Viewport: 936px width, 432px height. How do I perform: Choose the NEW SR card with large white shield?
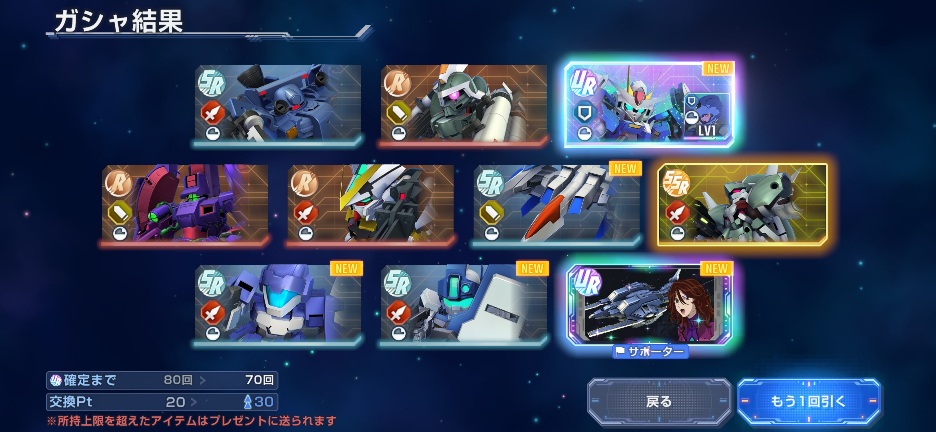click(x=464, y=304)
